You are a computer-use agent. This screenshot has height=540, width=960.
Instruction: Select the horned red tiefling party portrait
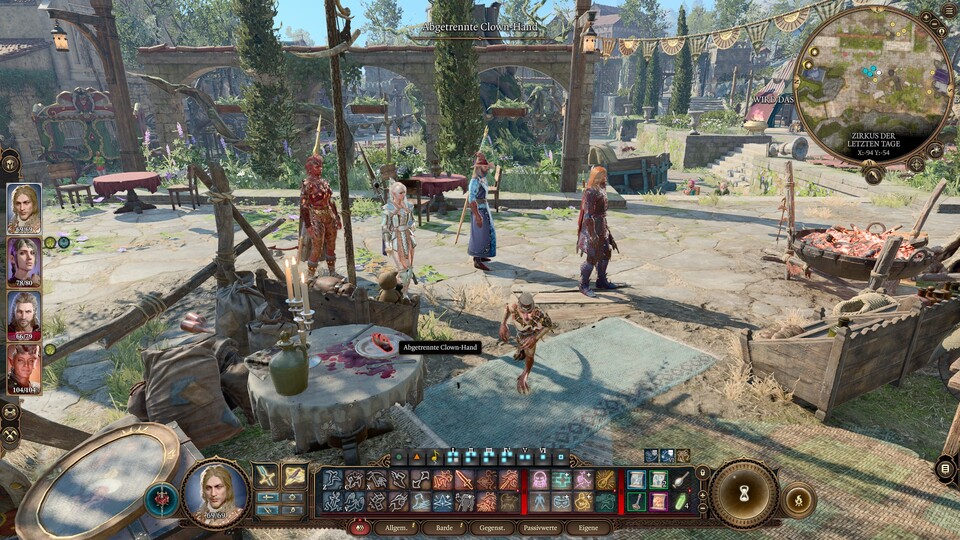pyautogui.click(x=24, y=369)
